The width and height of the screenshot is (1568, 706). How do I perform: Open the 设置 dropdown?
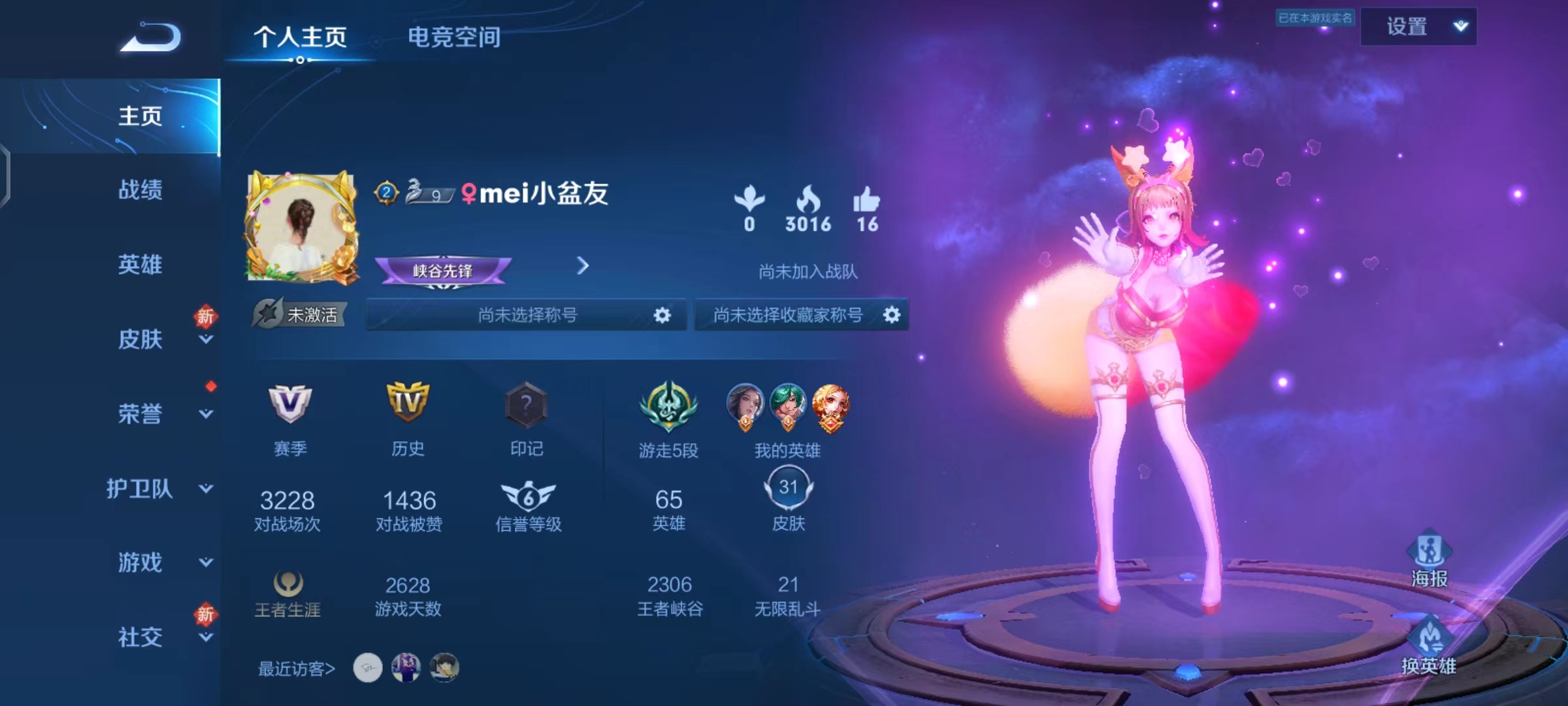tap(1418, 27)
